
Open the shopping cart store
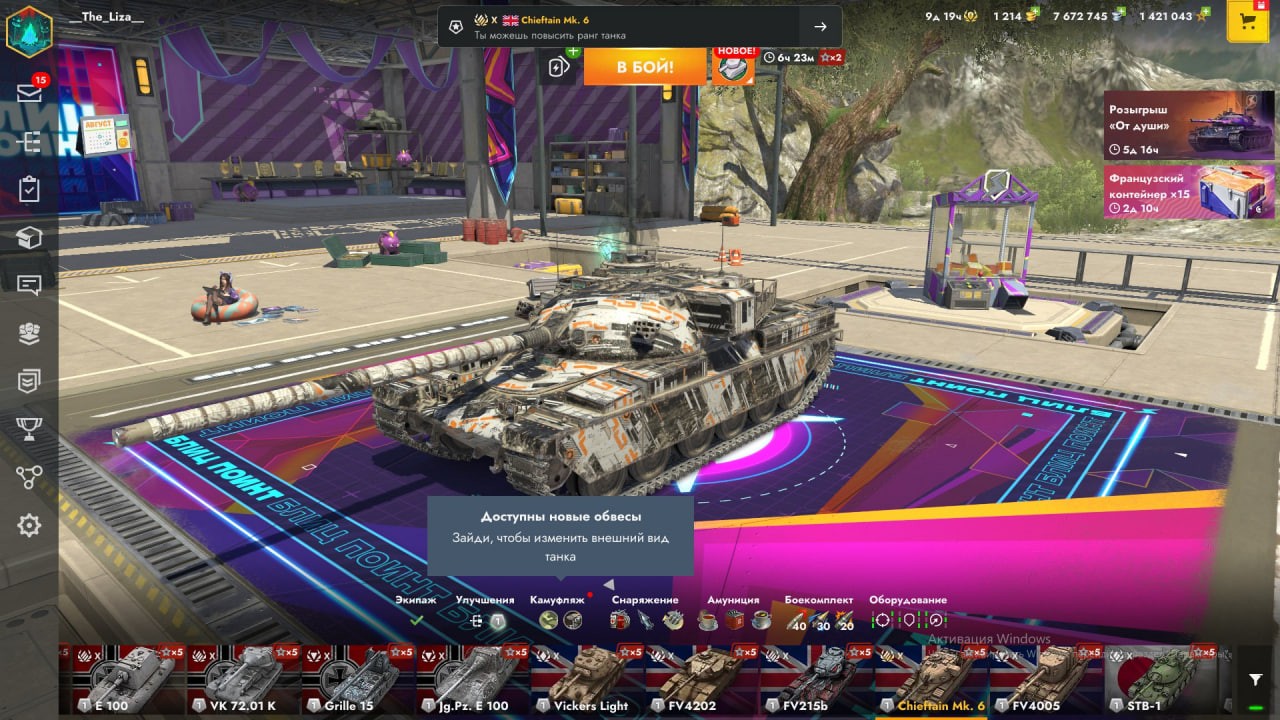coord(1247,22)
